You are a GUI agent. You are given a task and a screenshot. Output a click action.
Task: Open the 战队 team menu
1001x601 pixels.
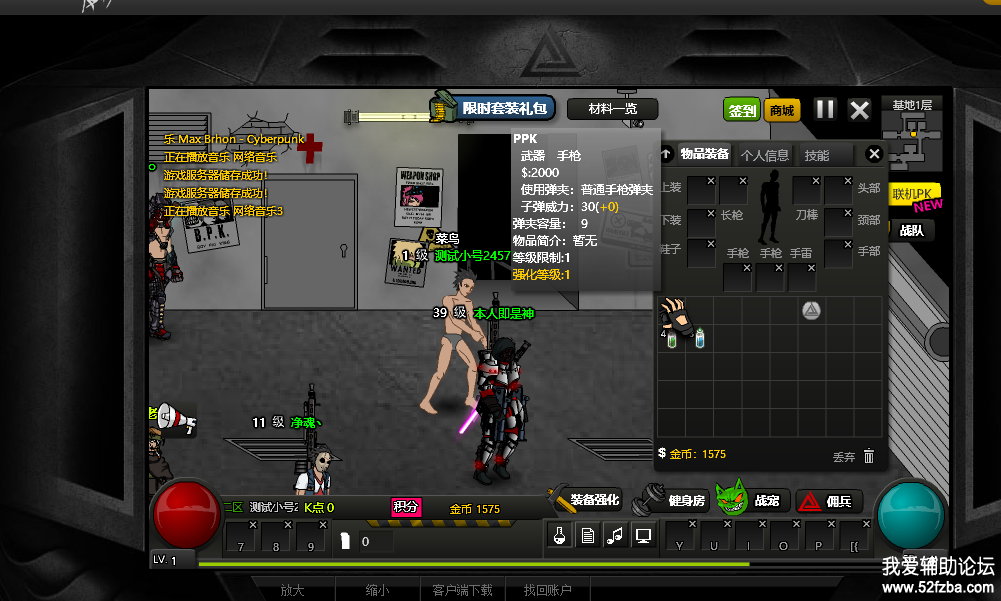click(911, 230)
